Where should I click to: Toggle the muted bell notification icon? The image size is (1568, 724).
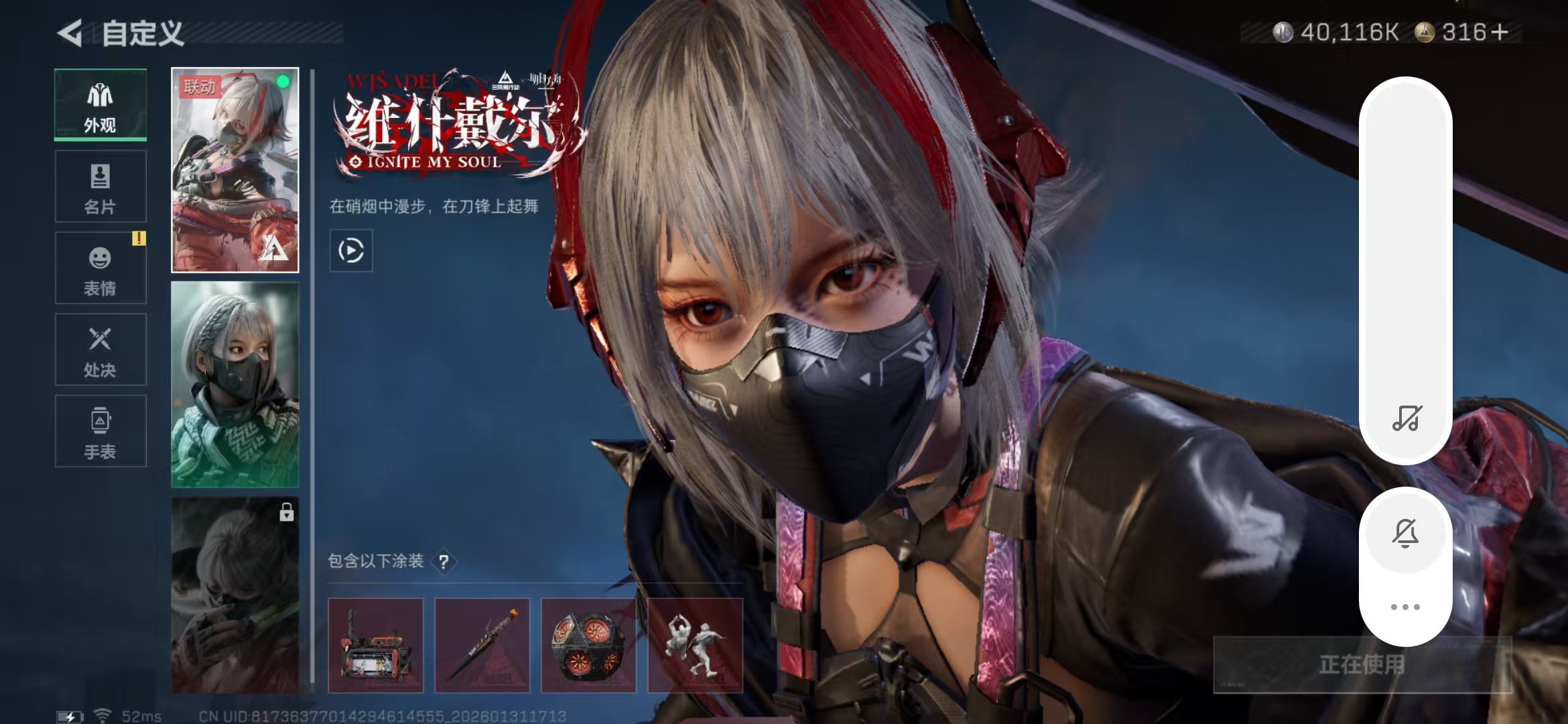[1405, 533]
